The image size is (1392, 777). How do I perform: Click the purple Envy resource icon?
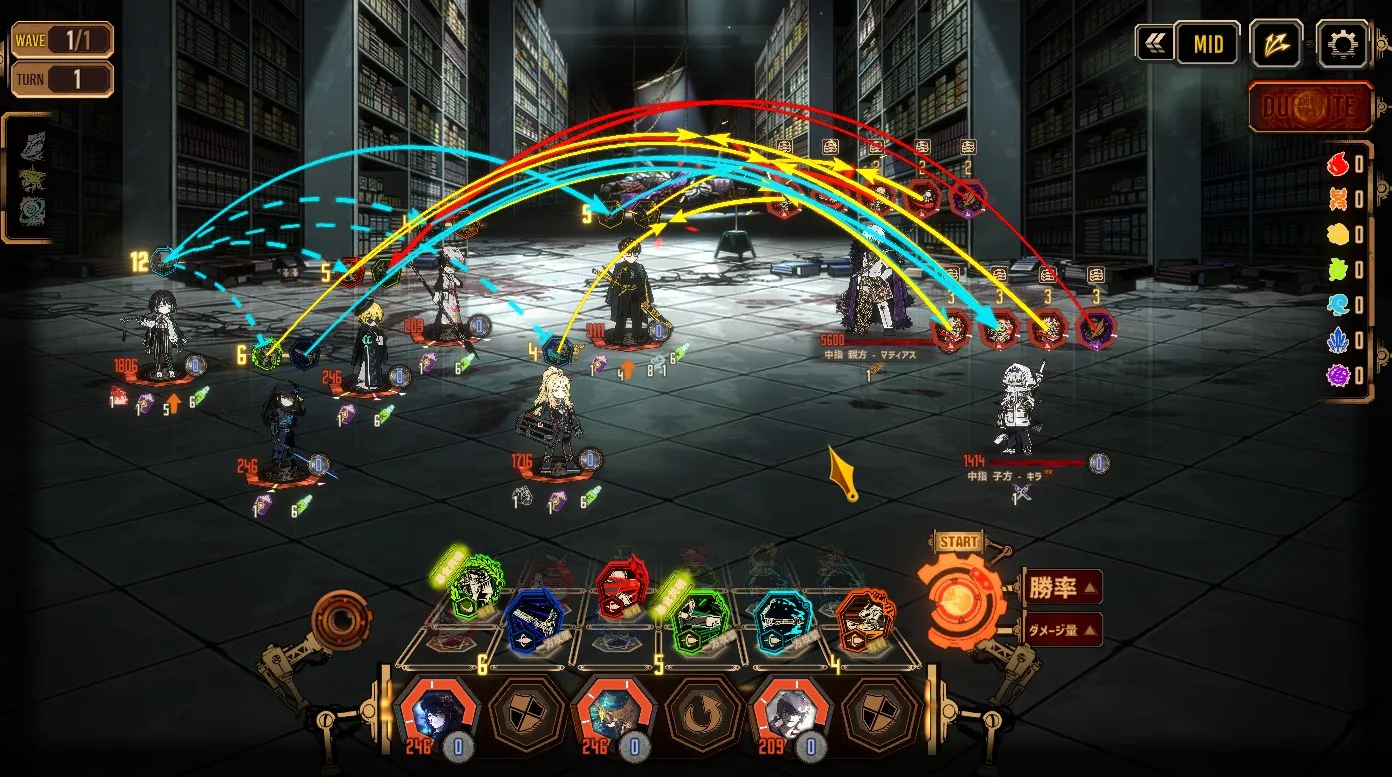[1337, 376]
